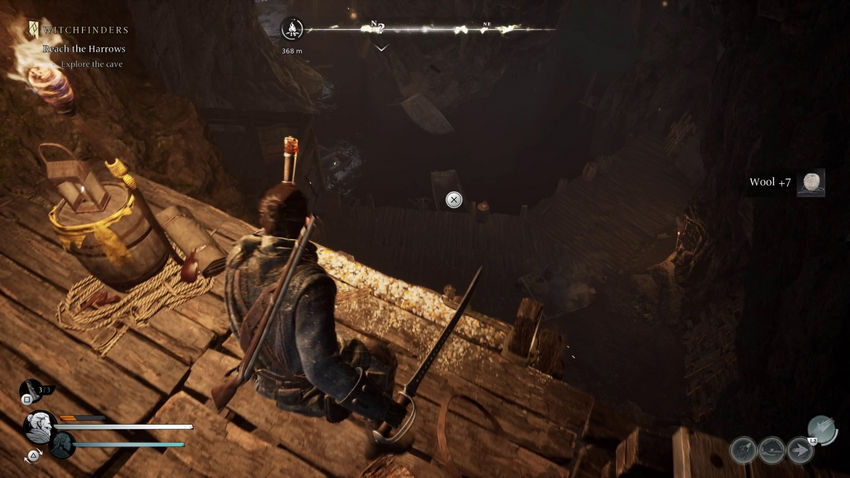Click the Wool +7 loot notification icon
The image size is (850, 478).
811,182
